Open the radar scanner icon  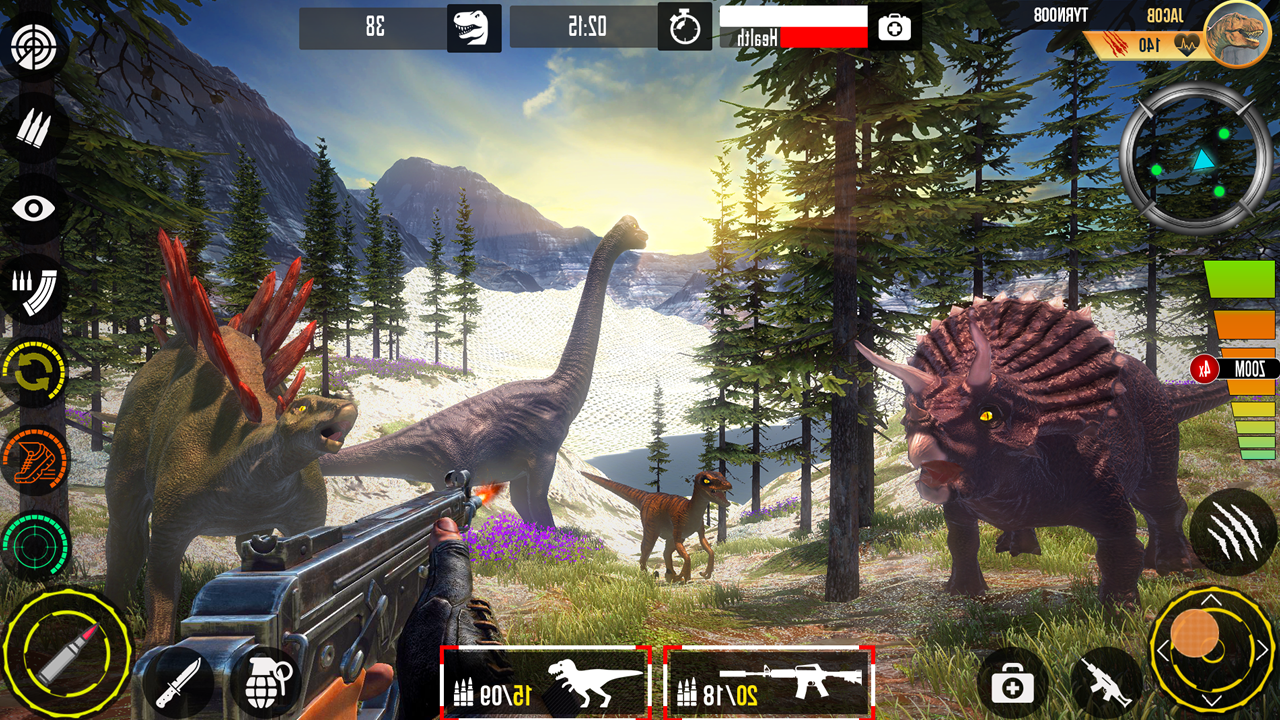point(35,545)
